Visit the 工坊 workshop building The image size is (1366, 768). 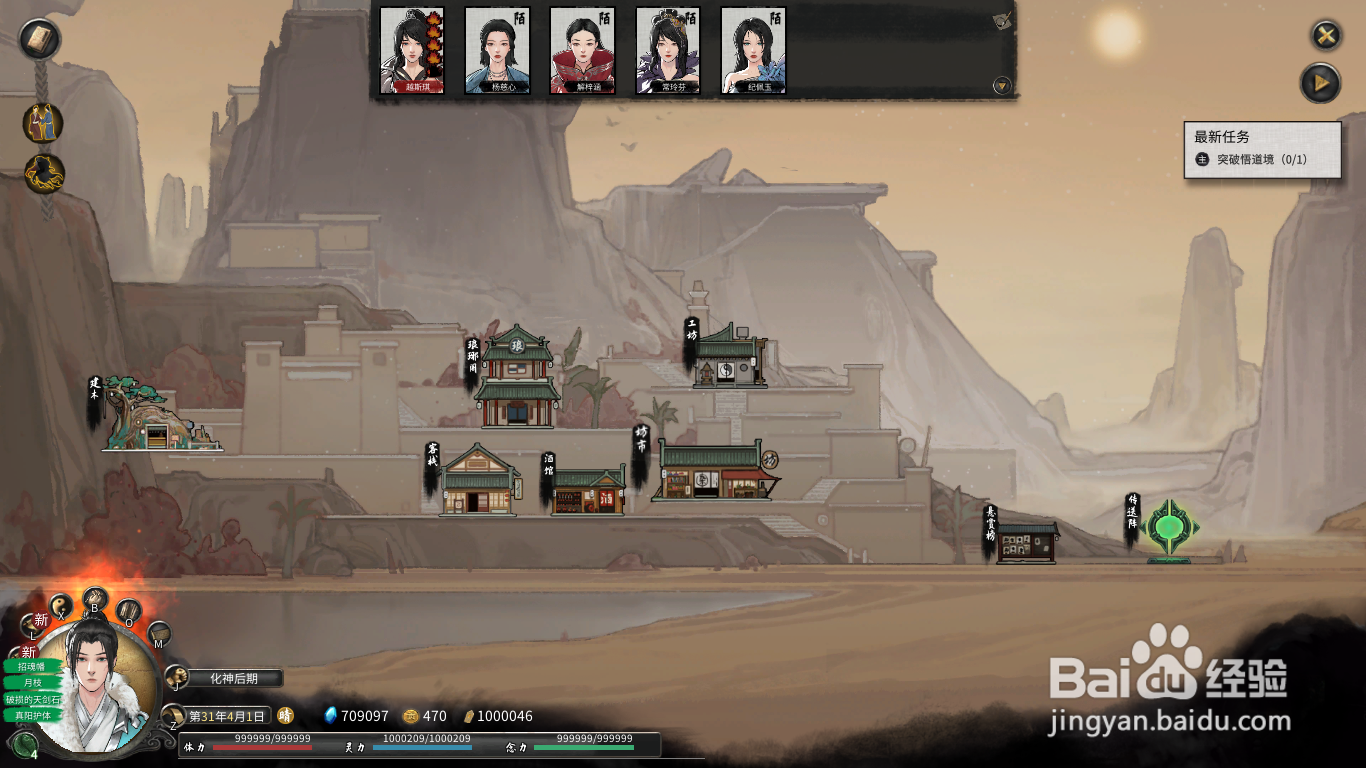729,358
